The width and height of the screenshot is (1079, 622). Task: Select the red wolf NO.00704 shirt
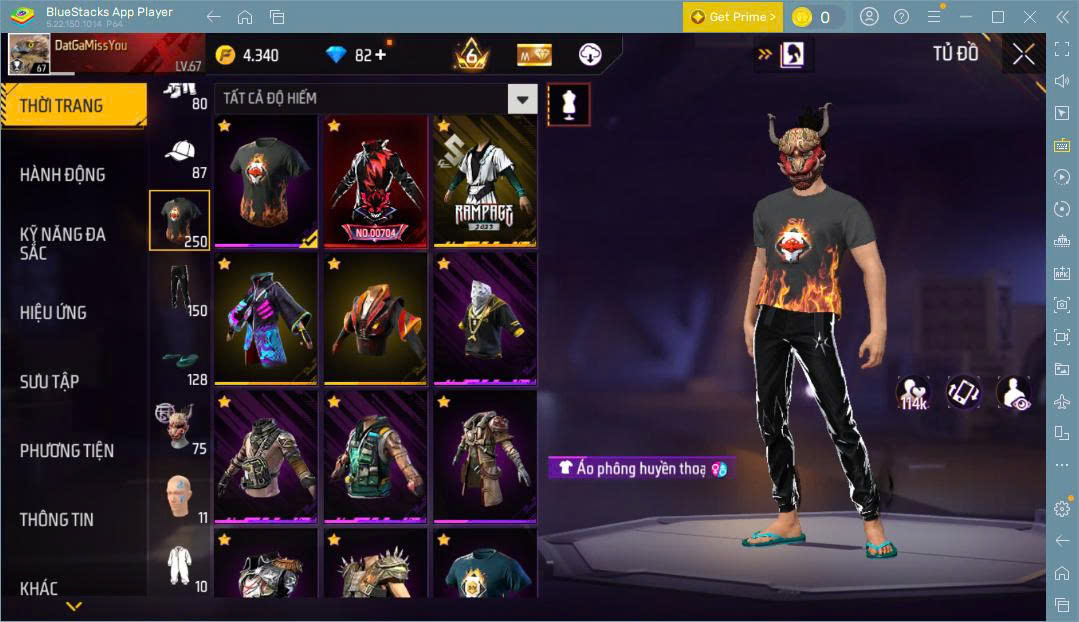coord(374,181)
